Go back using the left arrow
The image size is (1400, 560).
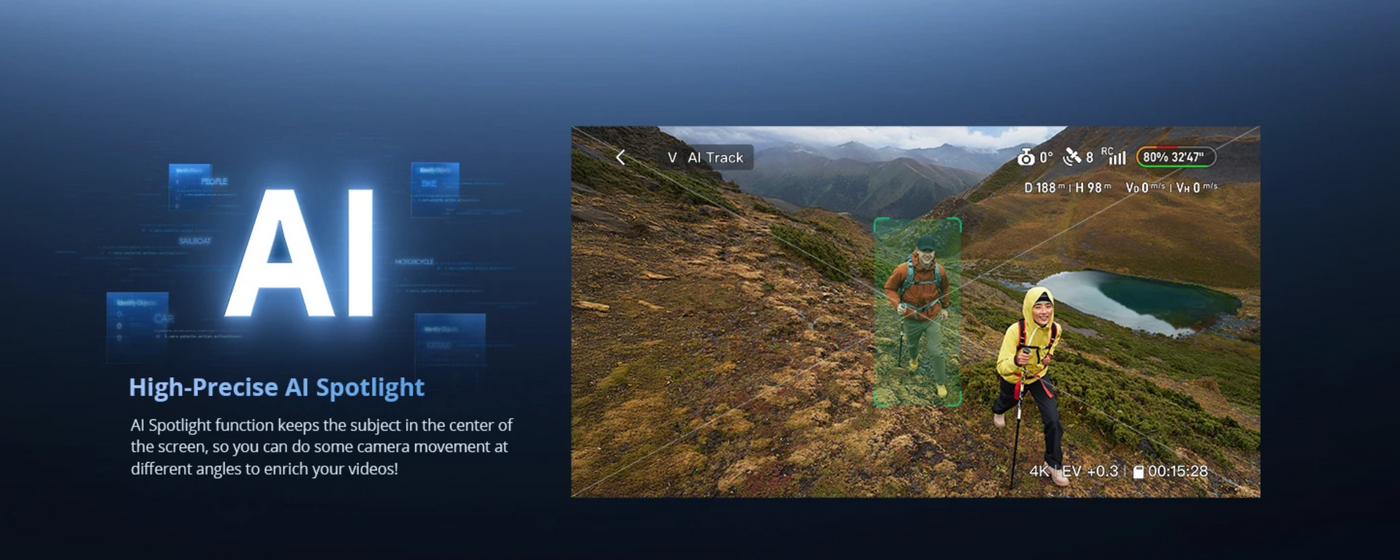(620, 158)
